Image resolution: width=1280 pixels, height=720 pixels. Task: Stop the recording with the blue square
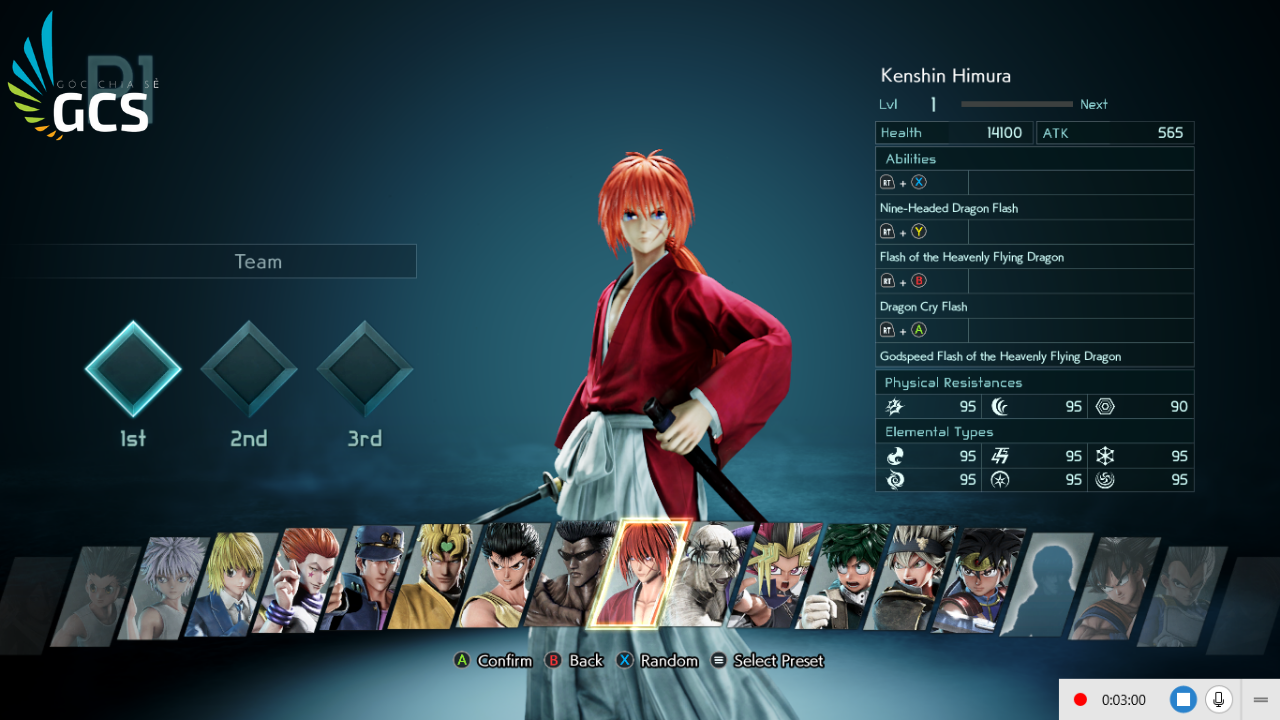point(1184,699)
